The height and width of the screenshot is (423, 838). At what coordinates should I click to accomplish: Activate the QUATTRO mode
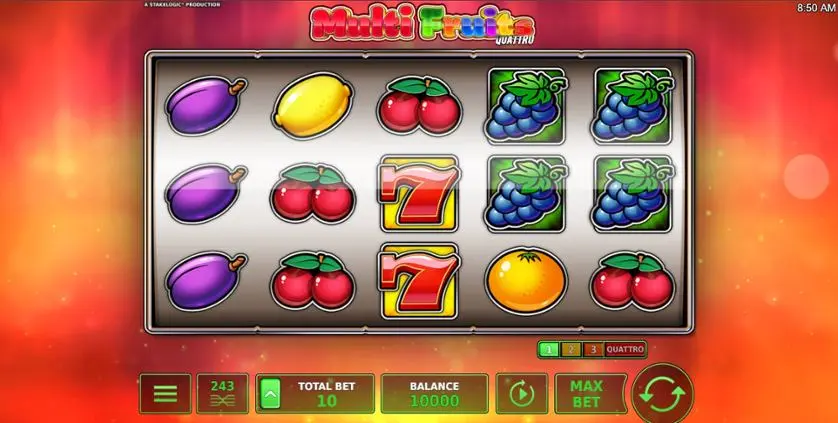[625, 350]
